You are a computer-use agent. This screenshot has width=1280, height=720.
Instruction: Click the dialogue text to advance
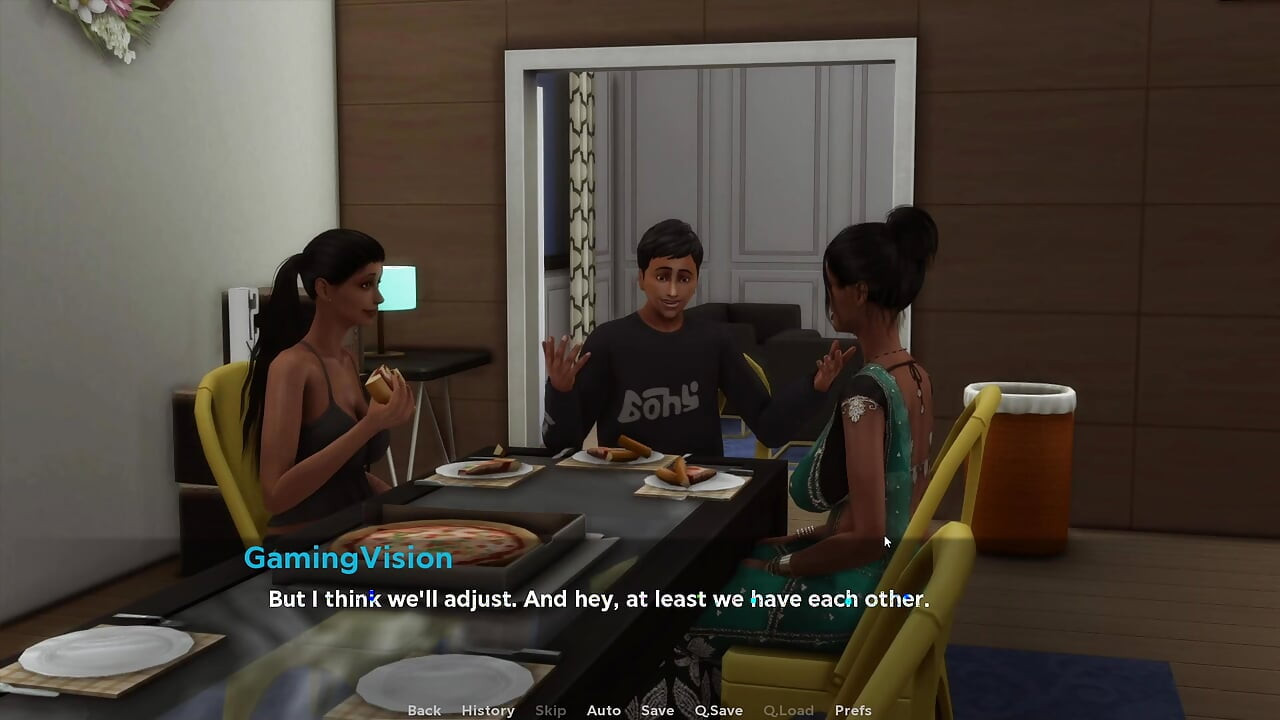tap(597, 599)
